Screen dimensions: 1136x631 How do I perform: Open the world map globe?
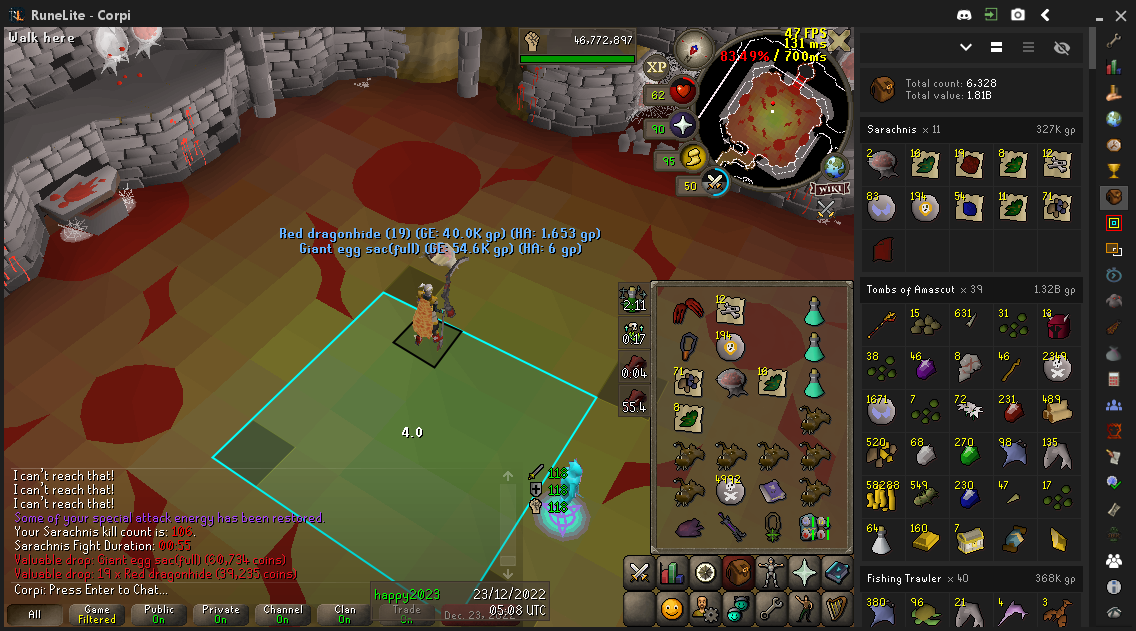834,166
